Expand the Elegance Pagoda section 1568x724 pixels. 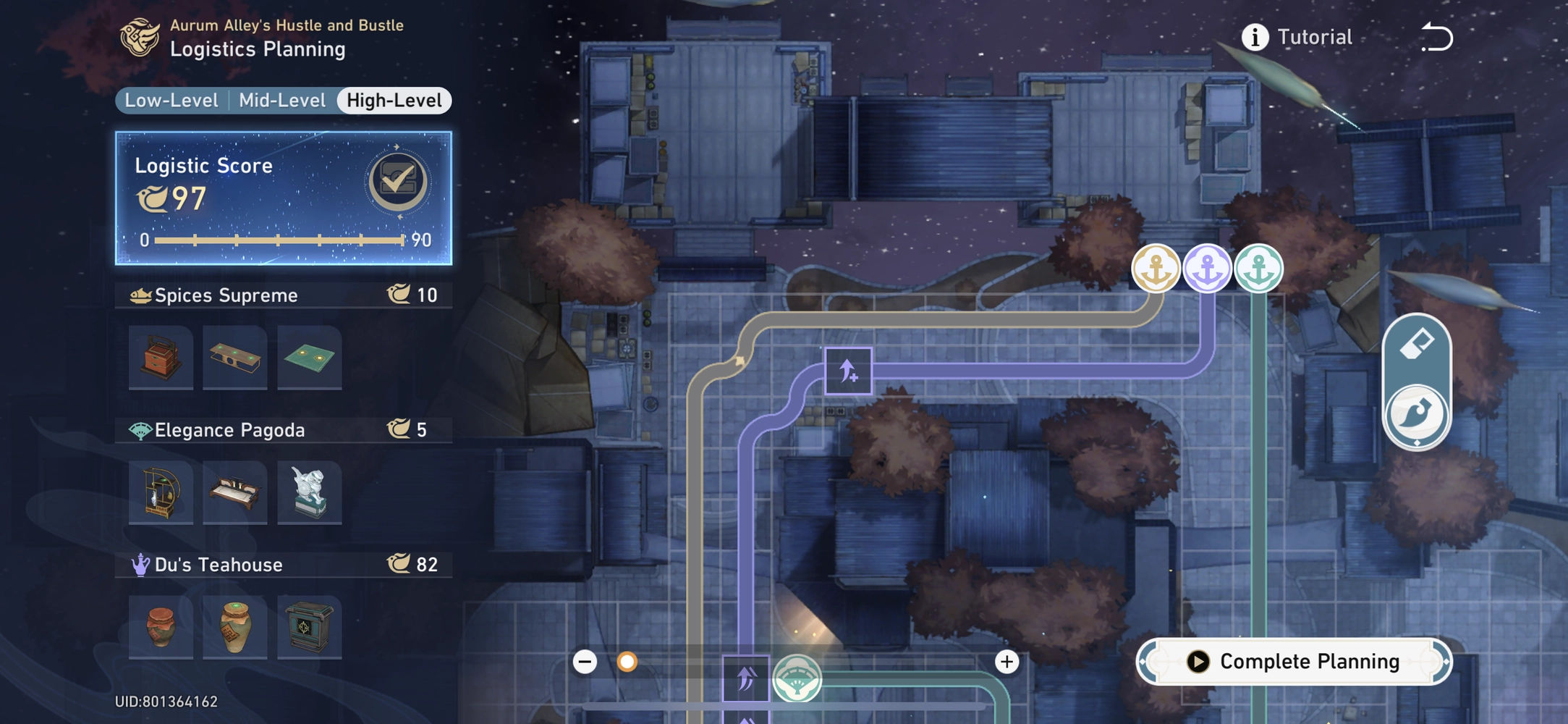282,429
